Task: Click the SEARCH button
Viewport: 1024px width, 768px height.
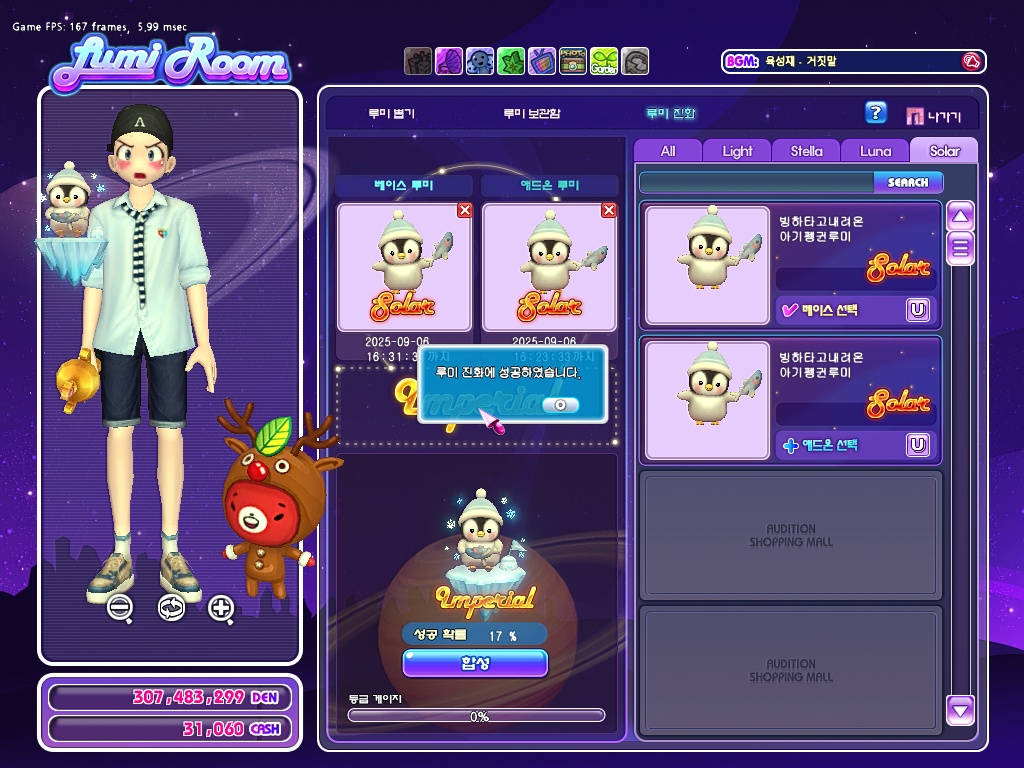Action: coord(908,182)
